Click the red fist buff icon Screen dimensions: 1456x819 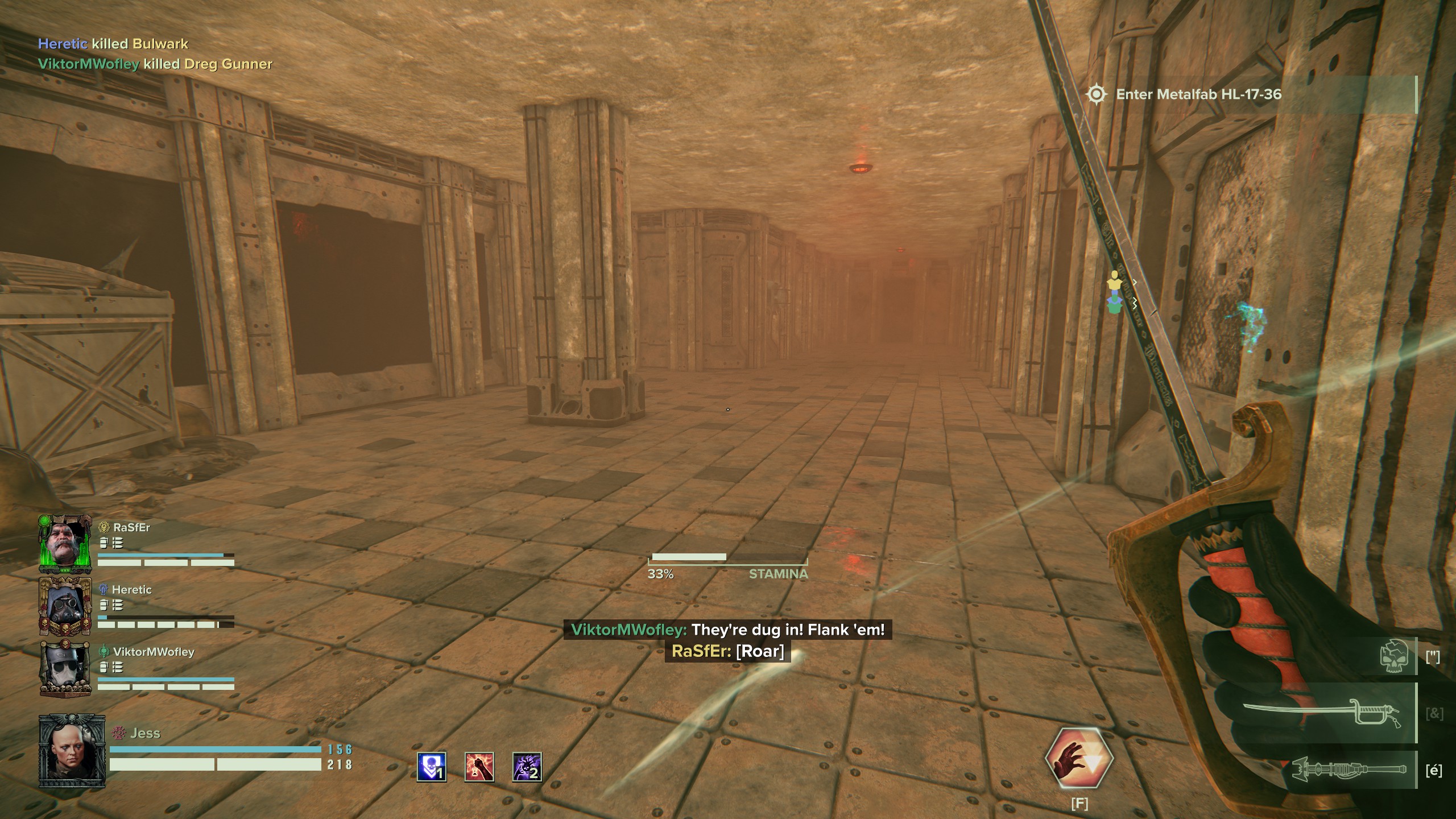tap(479, 767)
